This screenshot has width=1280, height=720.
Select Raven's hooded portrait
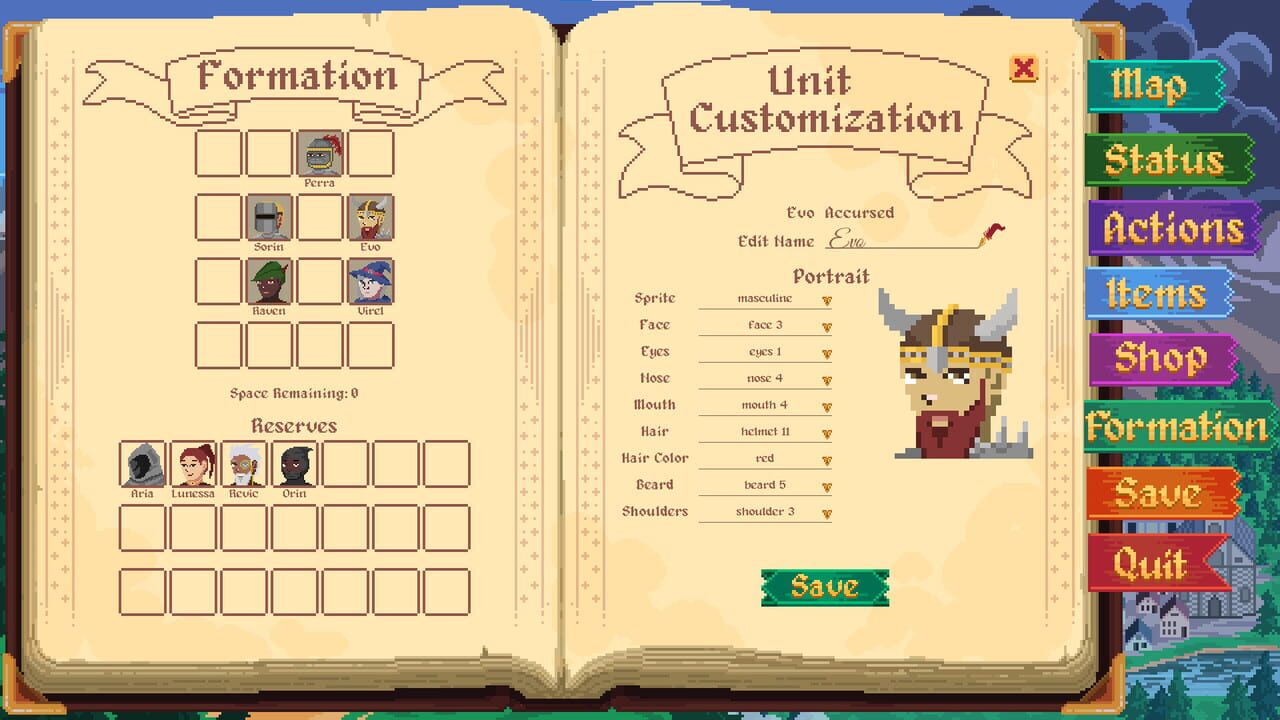coord(268,281)
